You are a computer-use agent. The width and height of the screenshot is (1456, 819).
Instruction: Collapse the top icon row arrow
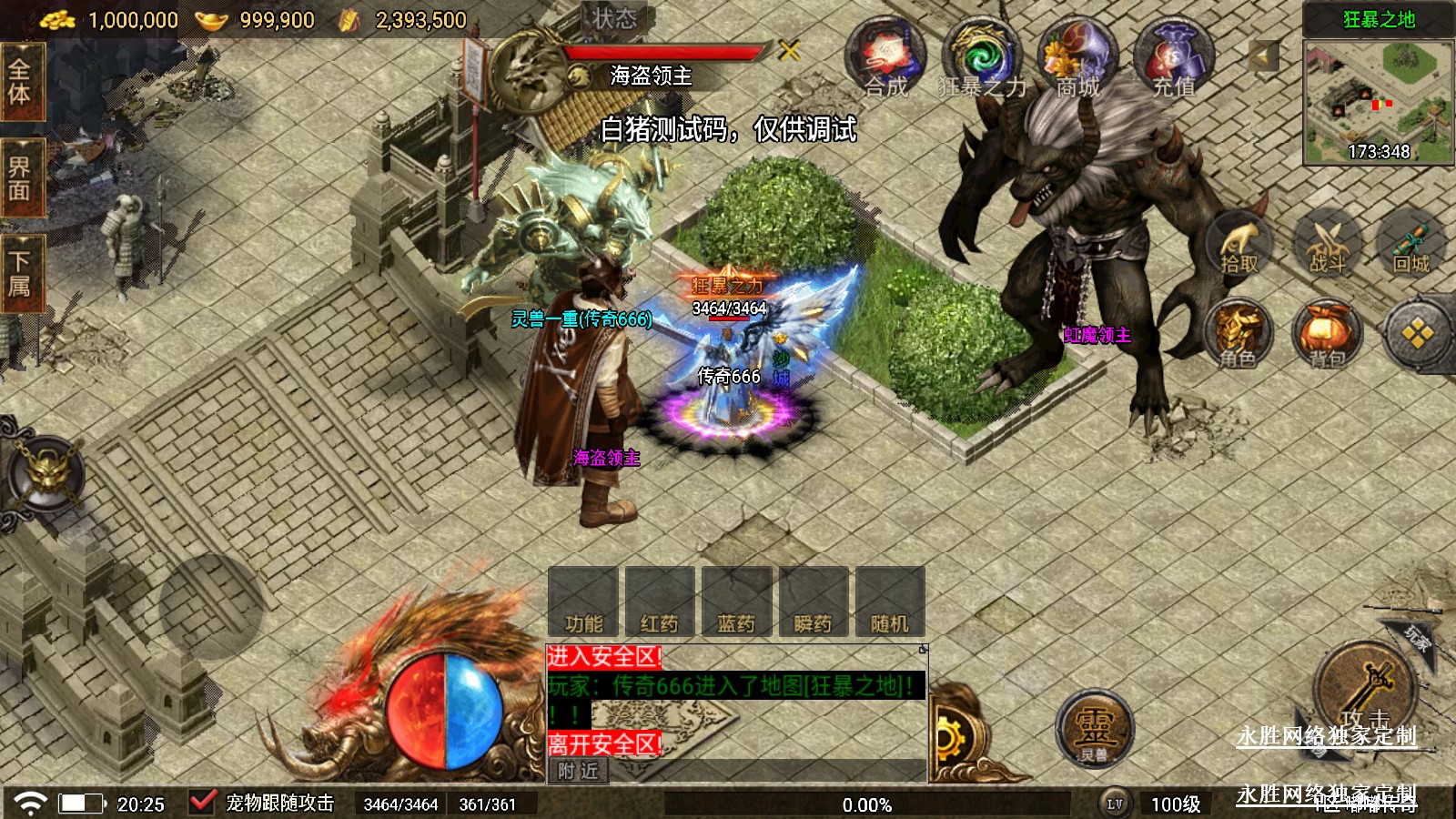1262,56
